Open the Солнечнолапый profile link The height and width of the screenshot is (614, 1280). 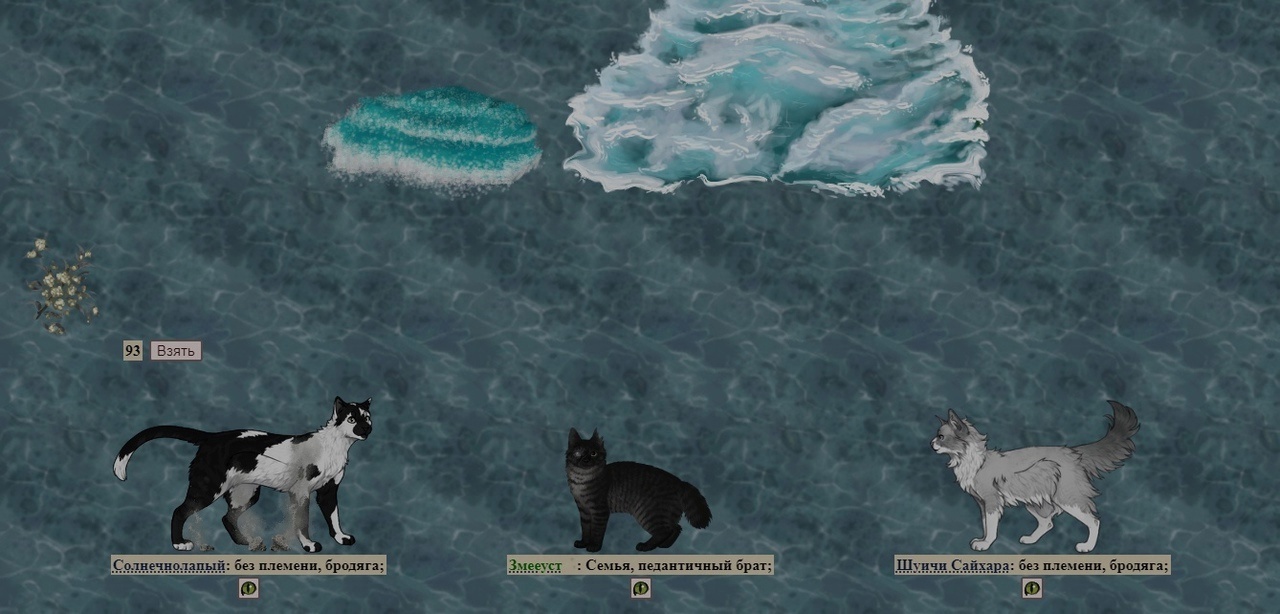169,566
